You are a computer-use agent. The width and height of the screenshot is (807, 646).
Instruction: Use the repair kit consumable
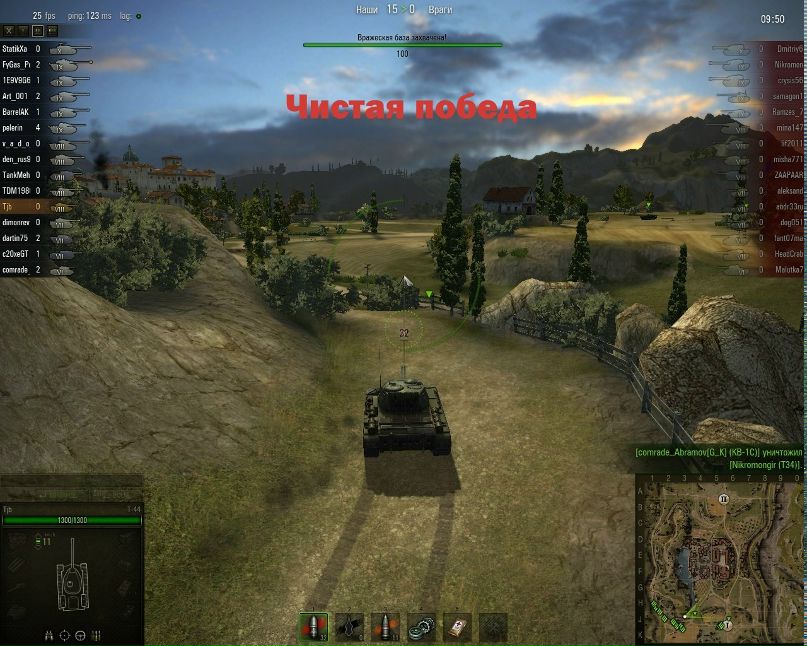[x=421, y=627]
